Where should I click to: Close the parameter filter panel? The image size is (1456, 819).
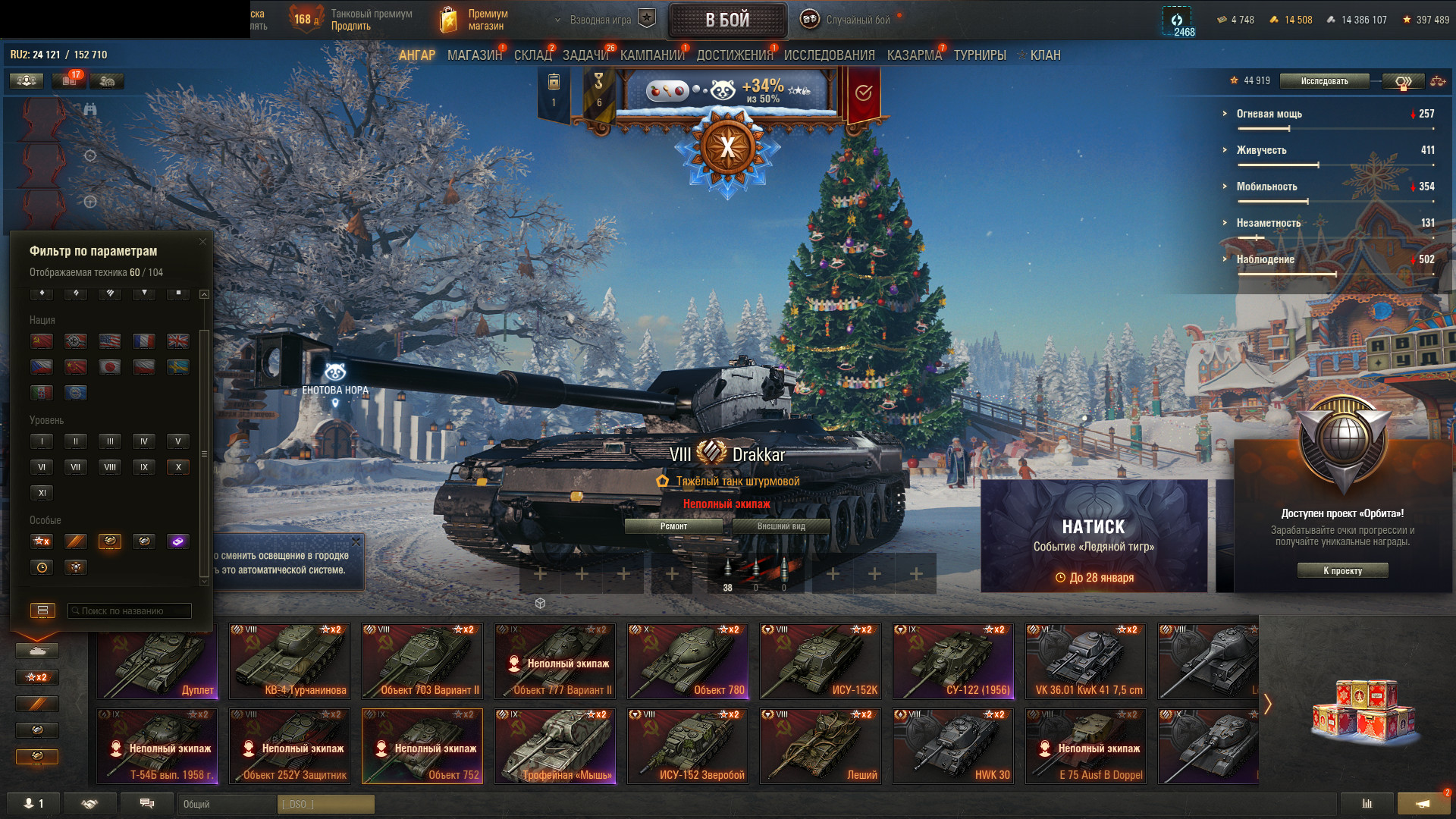point(202,242)
